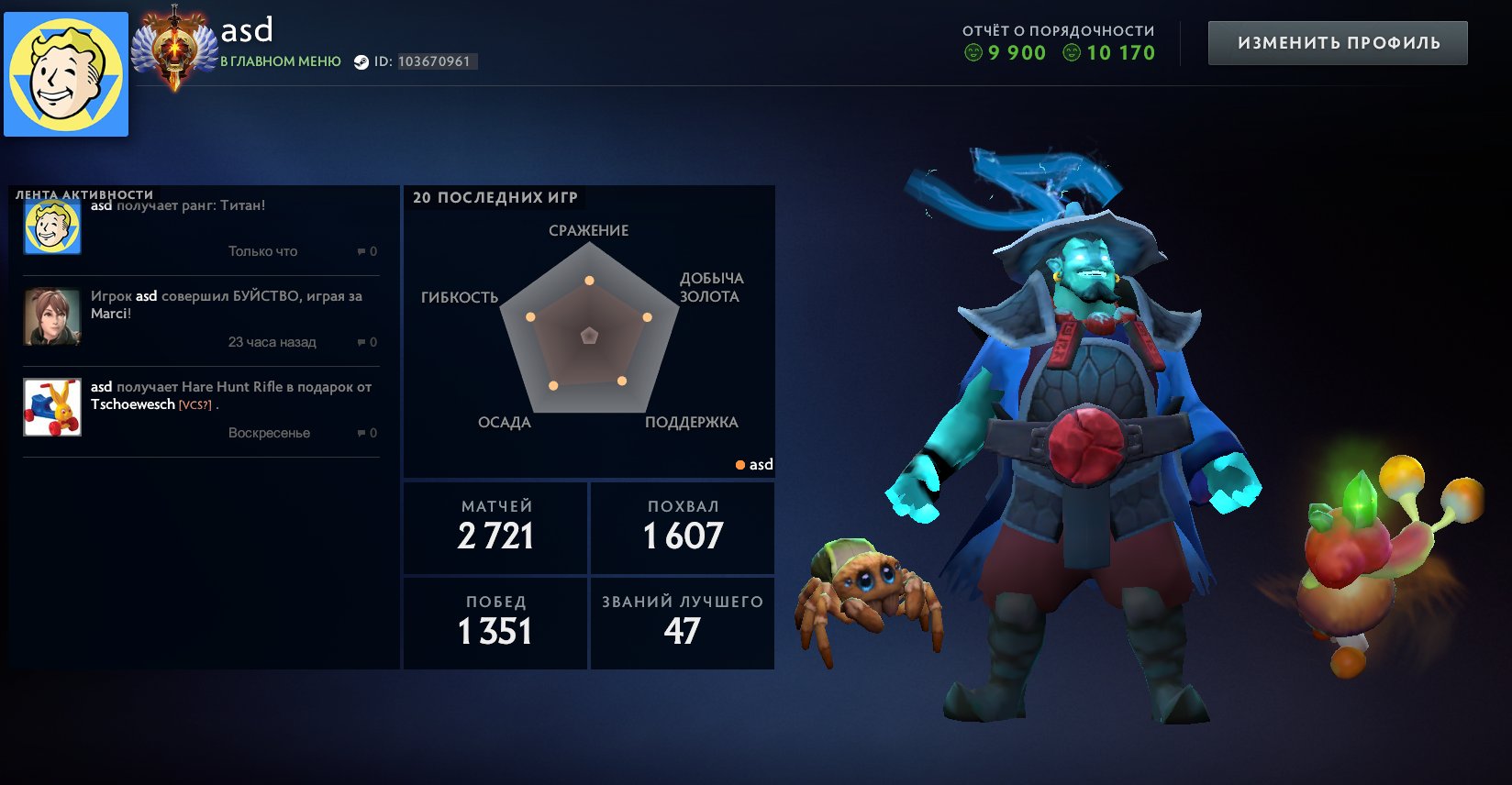Viewport: 1512px width, 785px height.
Task: Click the comment icon on the Hare Hunt Rifle entry
Action: (362, 432)
